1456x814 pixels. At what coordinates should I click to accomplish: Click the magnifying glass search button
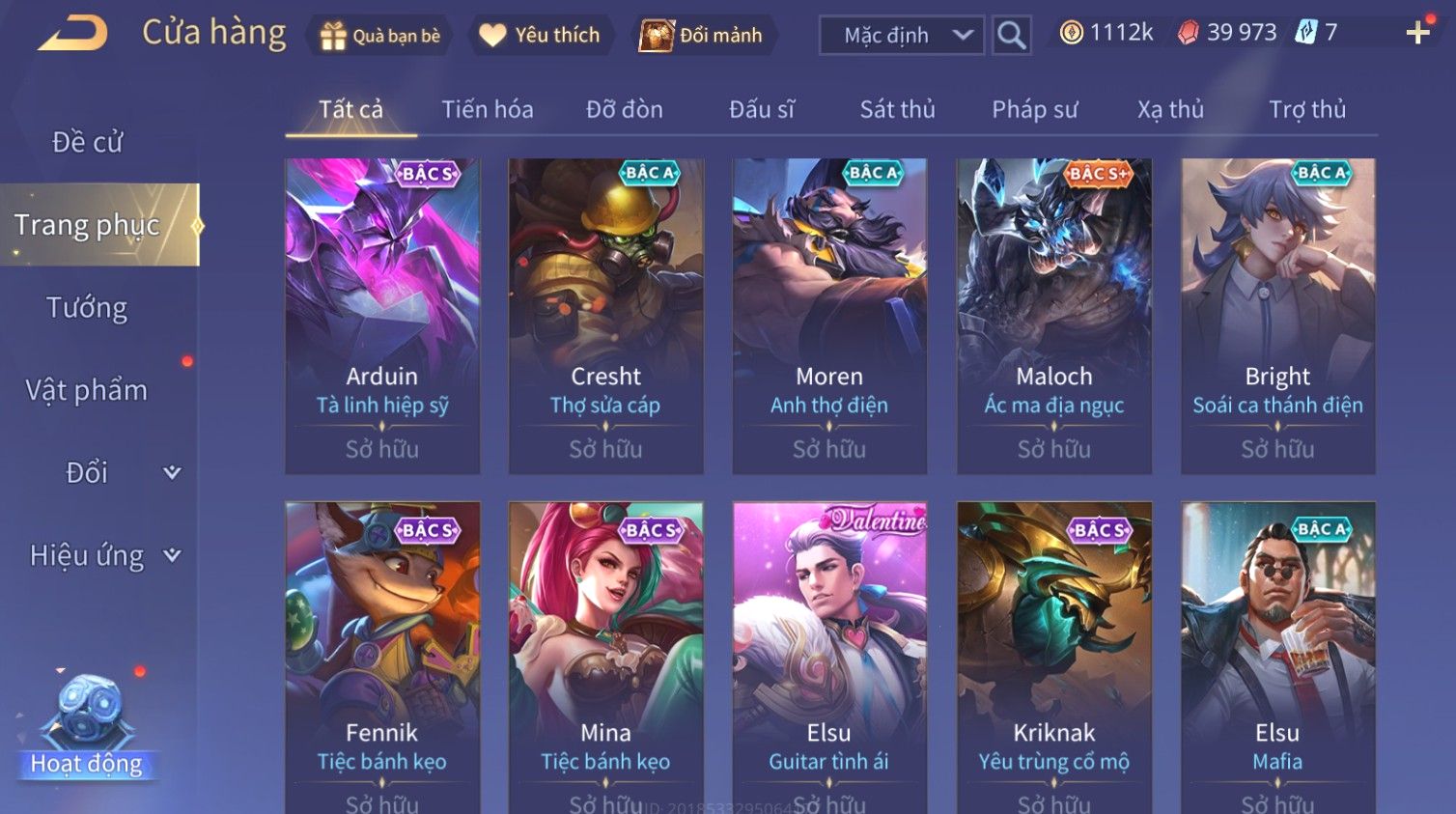coord(1011,36)
